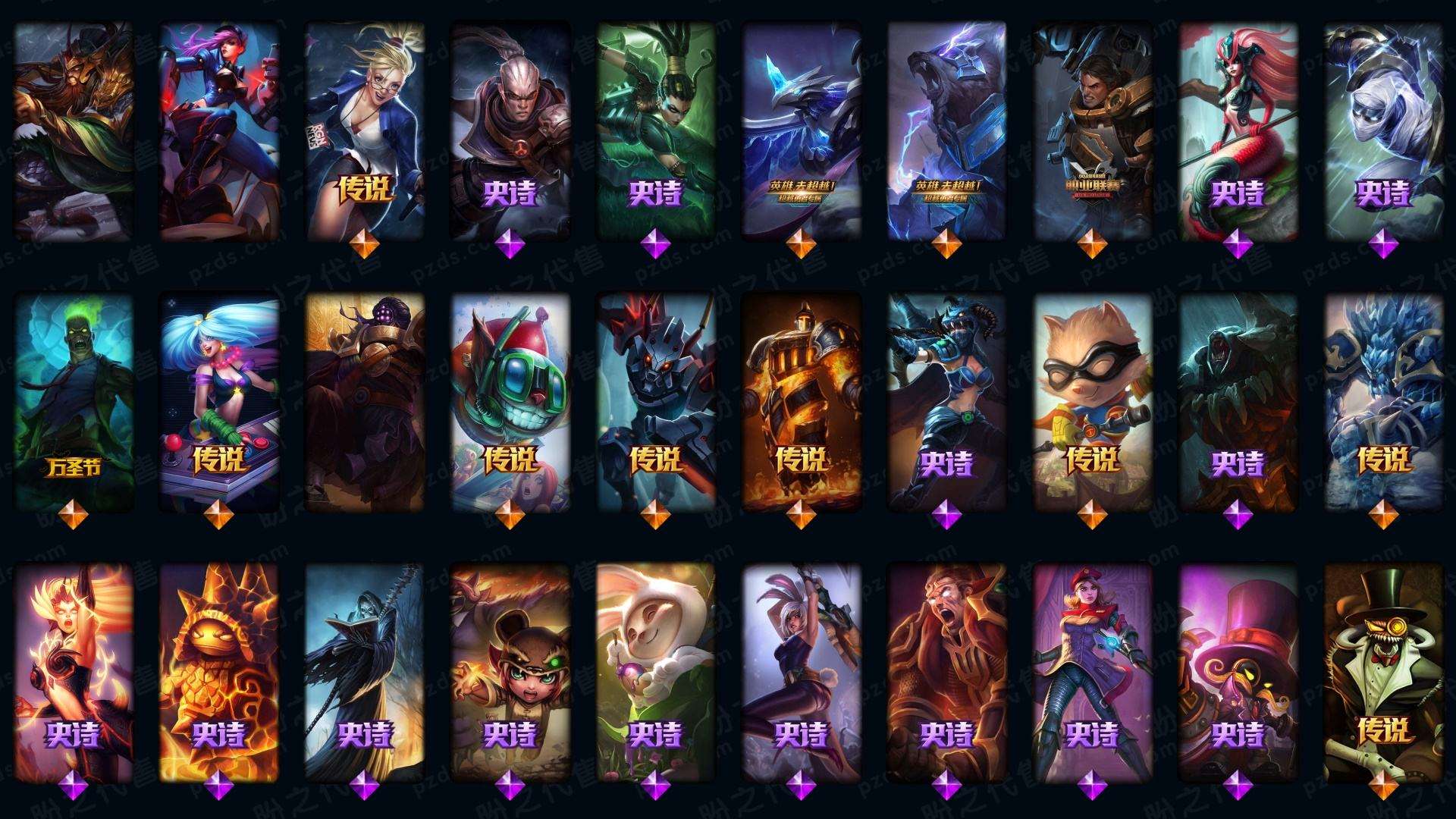
Task: Open the Arcade Sona skin card
Action: point(219,402)
